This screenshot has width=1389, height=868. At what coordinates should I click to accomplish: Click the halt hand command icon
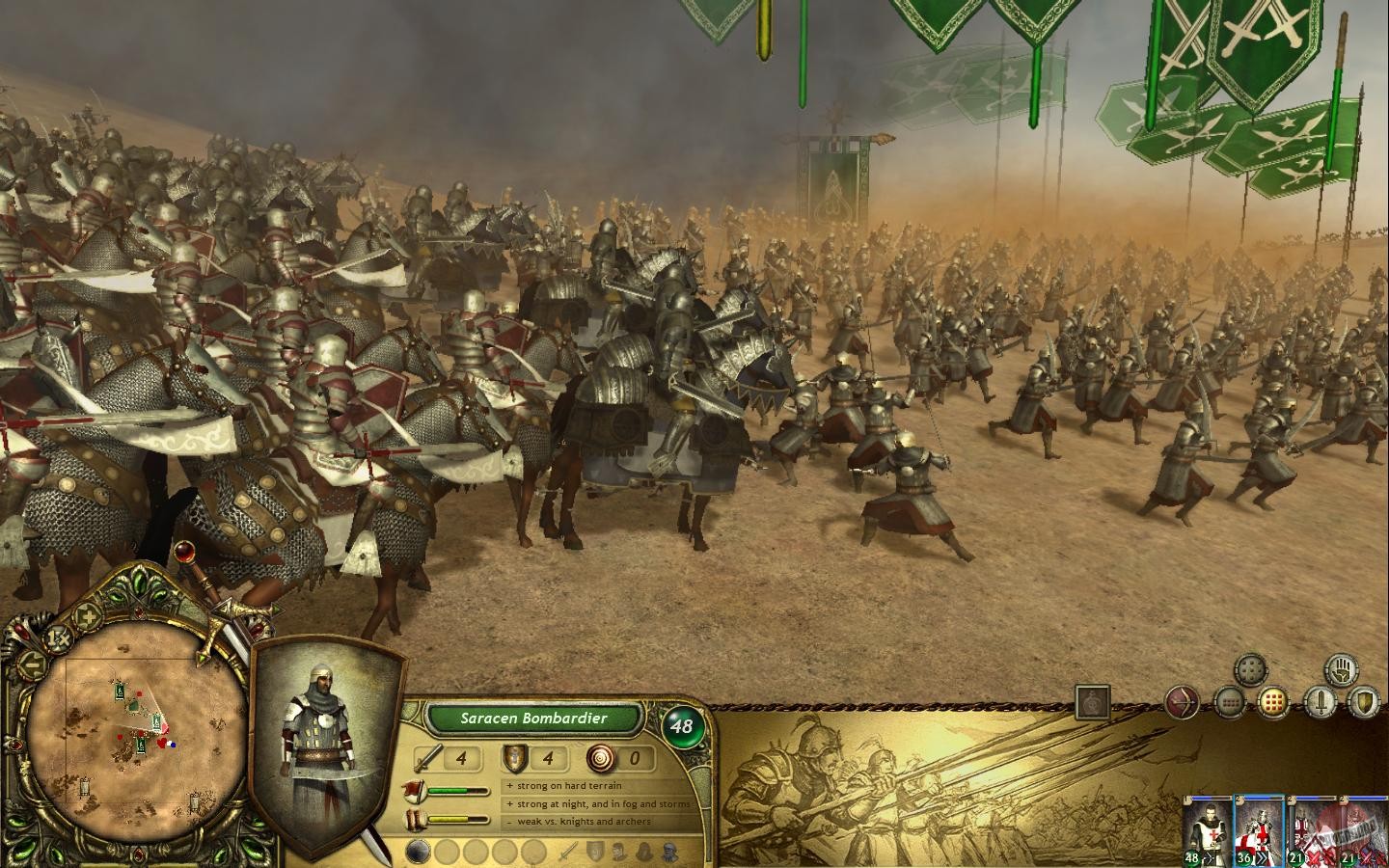coord(1342,671)
